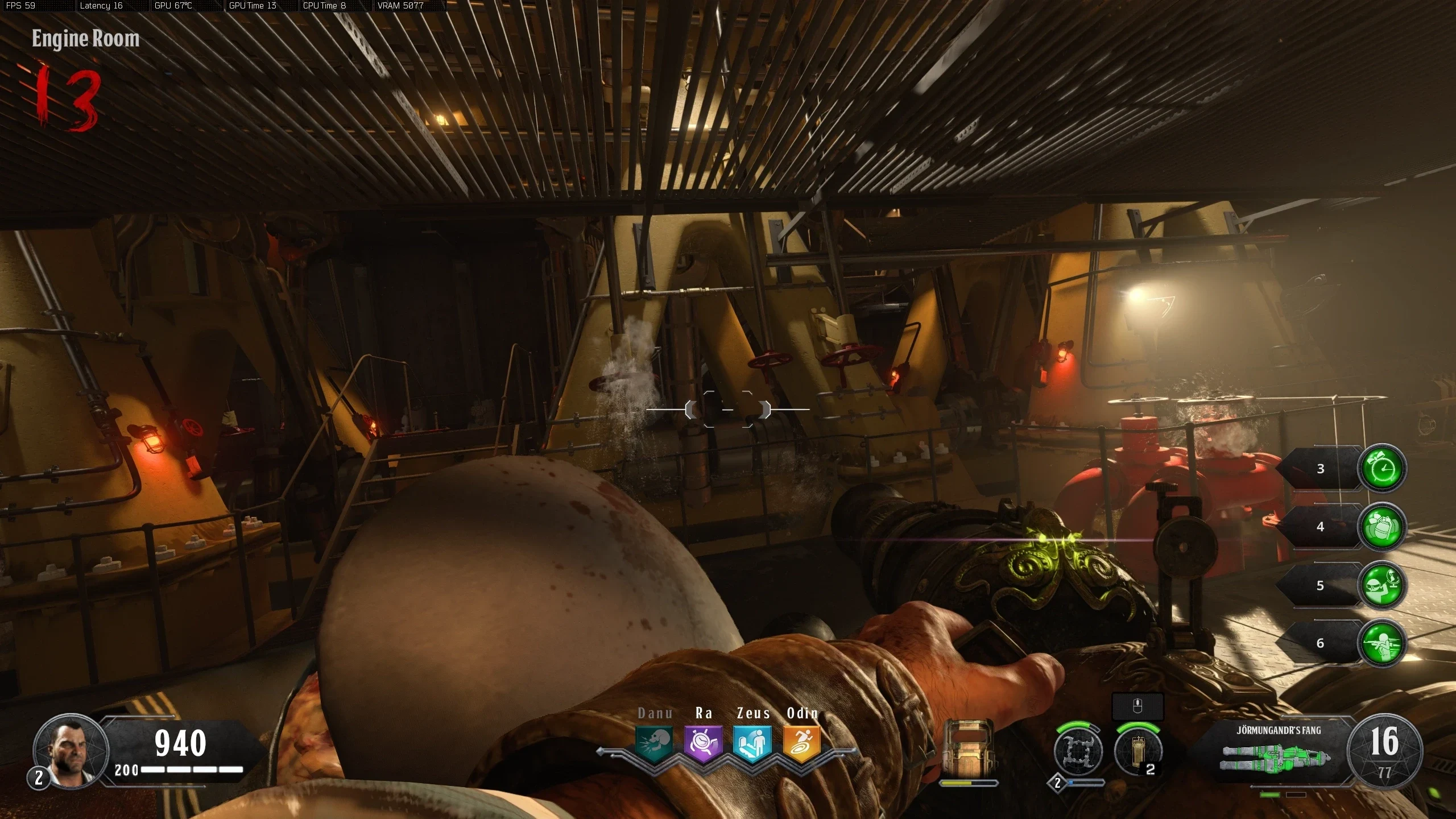Select the purple Ra perk icon
Screen dimensions: 1456x819
[704, 743]
